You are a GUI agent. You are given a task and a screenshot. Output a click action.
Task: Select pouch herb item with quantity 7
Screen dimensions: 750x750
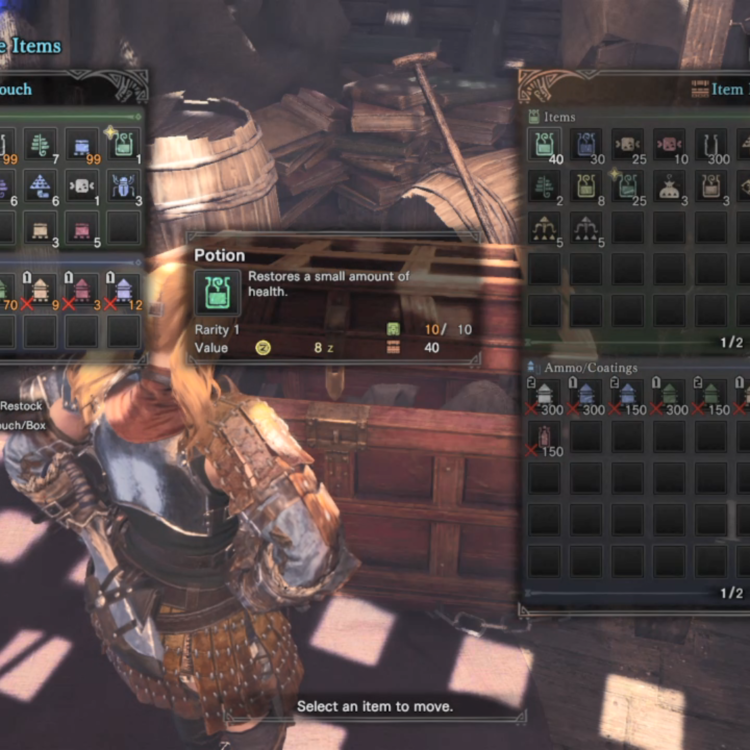click(x=41, y=145)
